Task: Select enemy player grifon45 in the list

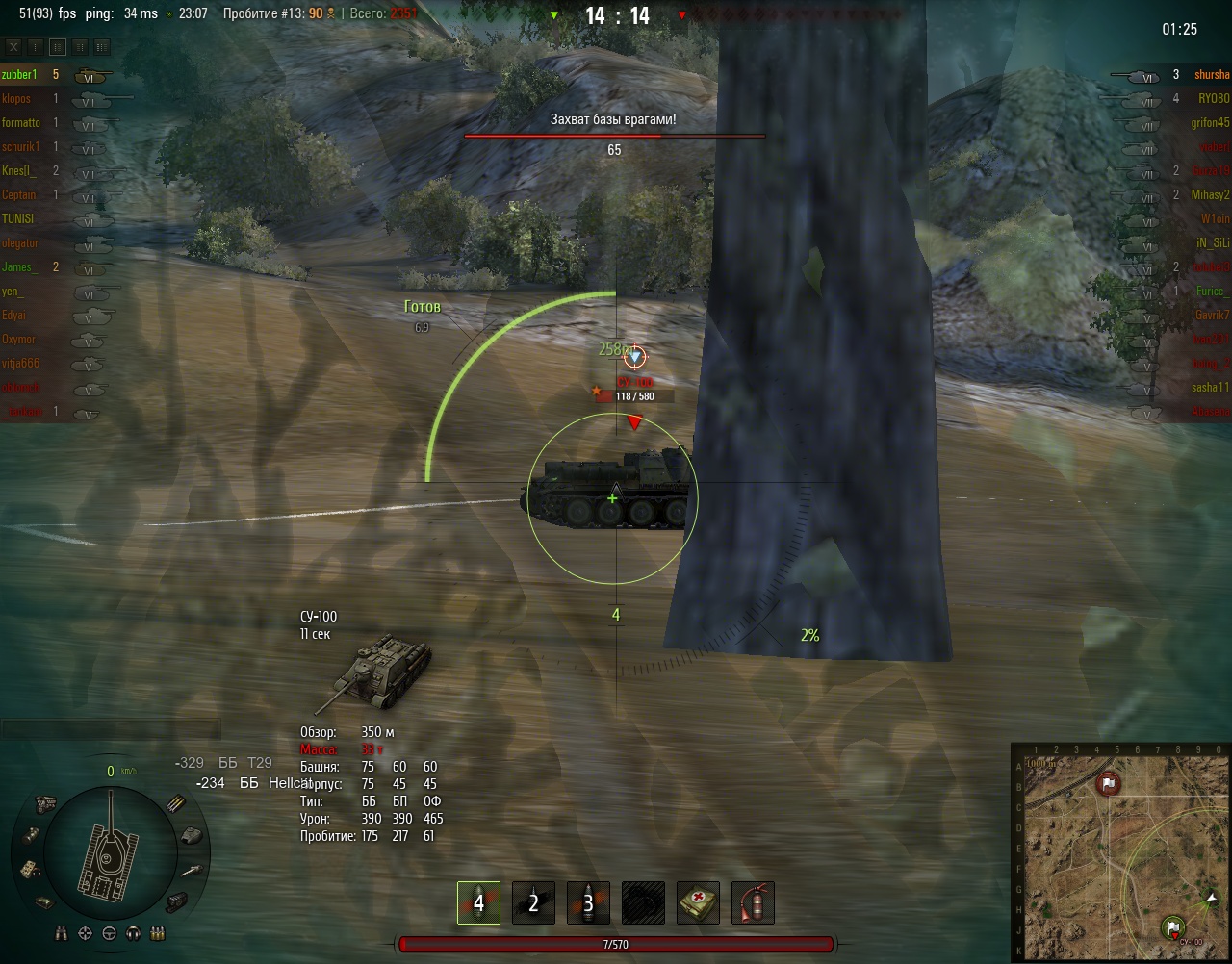Action: [1210, 123]
